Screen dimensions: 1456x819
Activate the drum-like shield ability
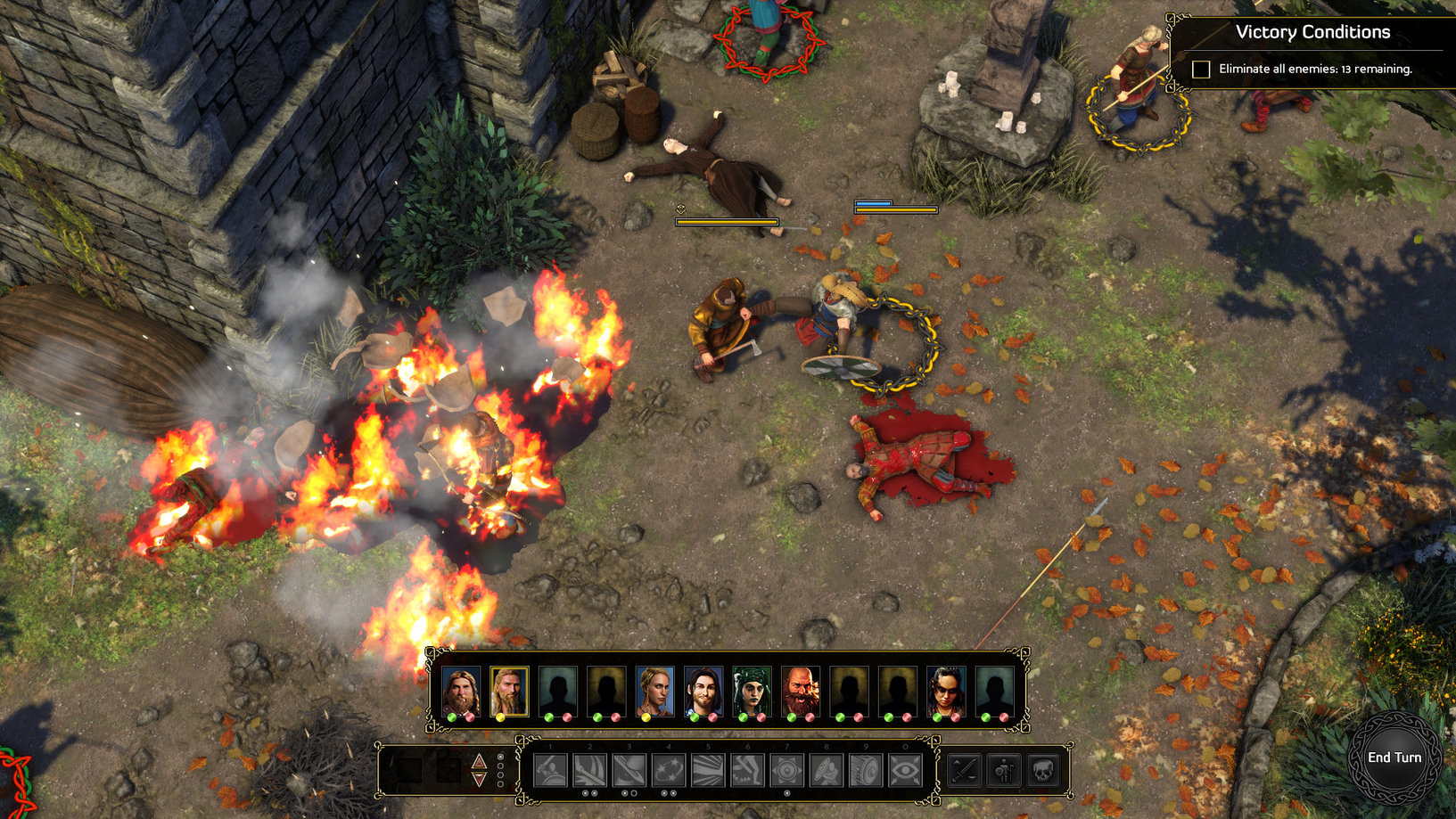tap(865, 771)
